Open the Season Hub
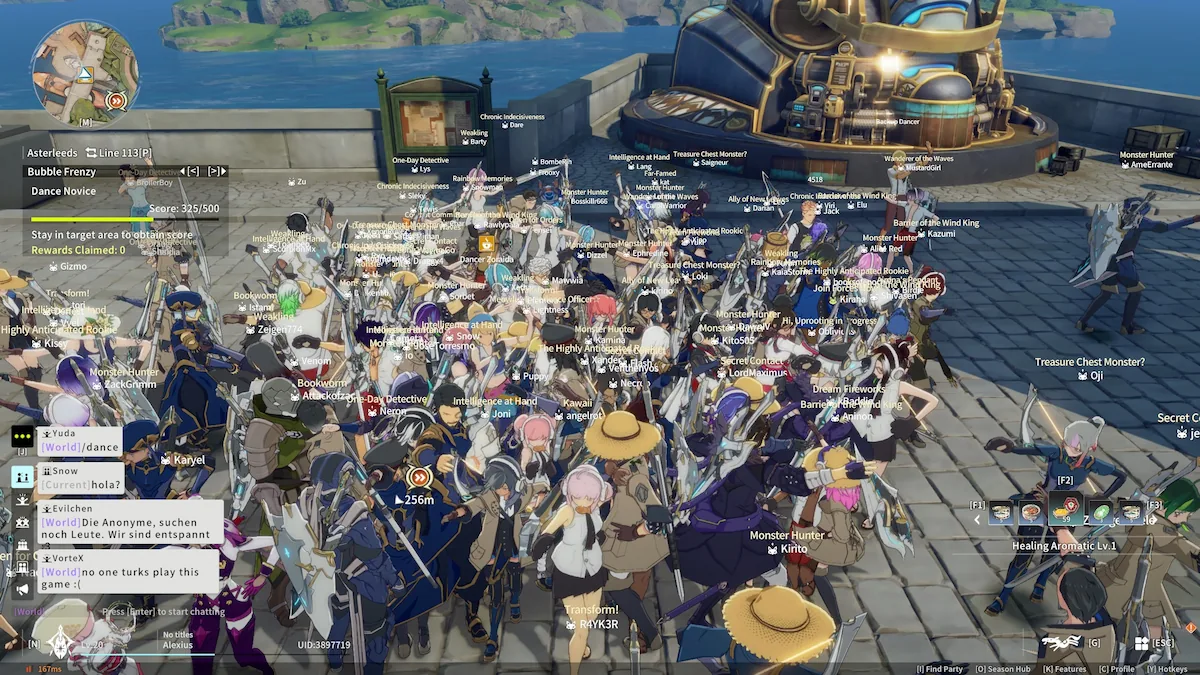 point(1002,669)
